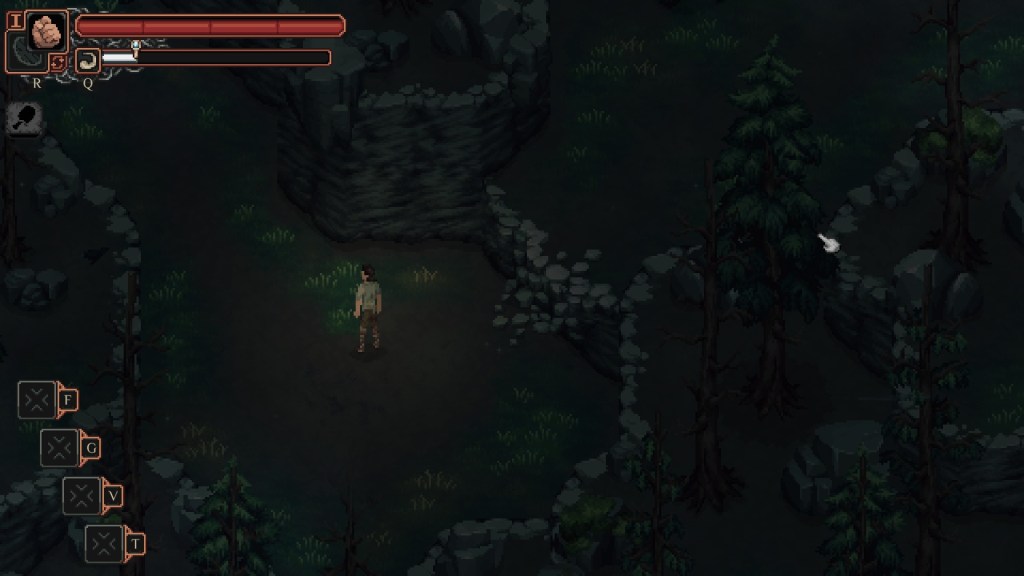
Task: Click the red weapon swap arrows icon
Action: 57,64
